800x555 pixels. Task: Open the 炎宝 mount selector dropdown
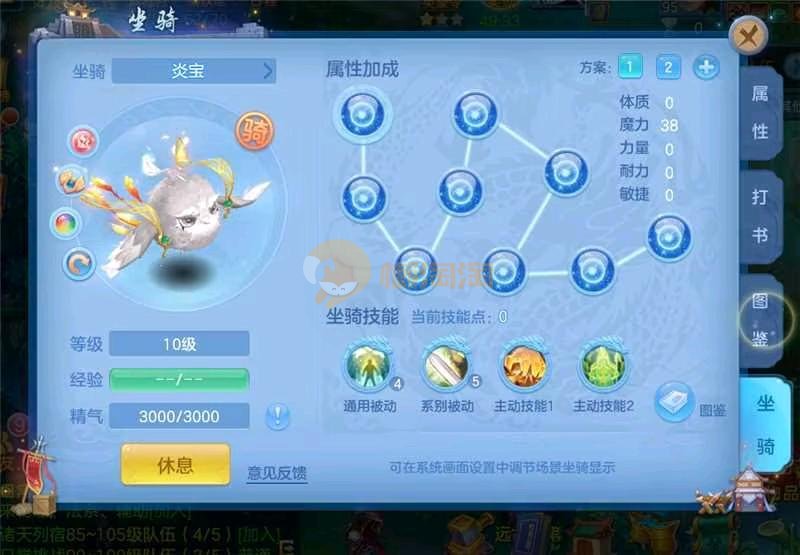(x=193, y=70)
